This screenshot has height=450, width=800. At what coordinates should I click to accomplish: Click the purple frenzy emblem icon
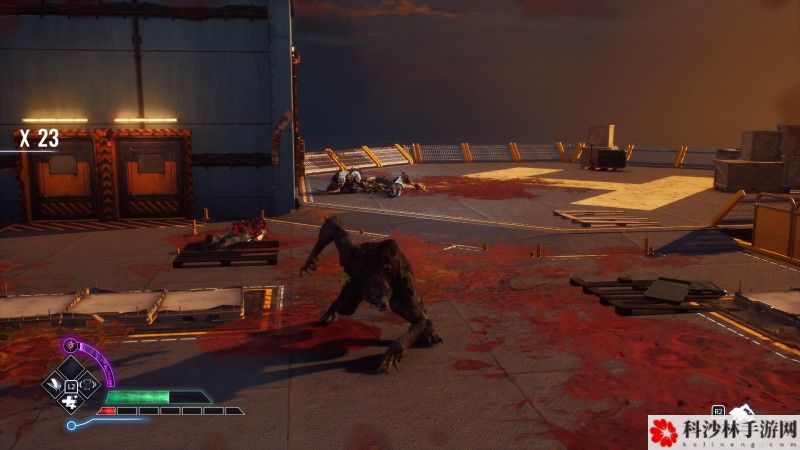(70, 345)
